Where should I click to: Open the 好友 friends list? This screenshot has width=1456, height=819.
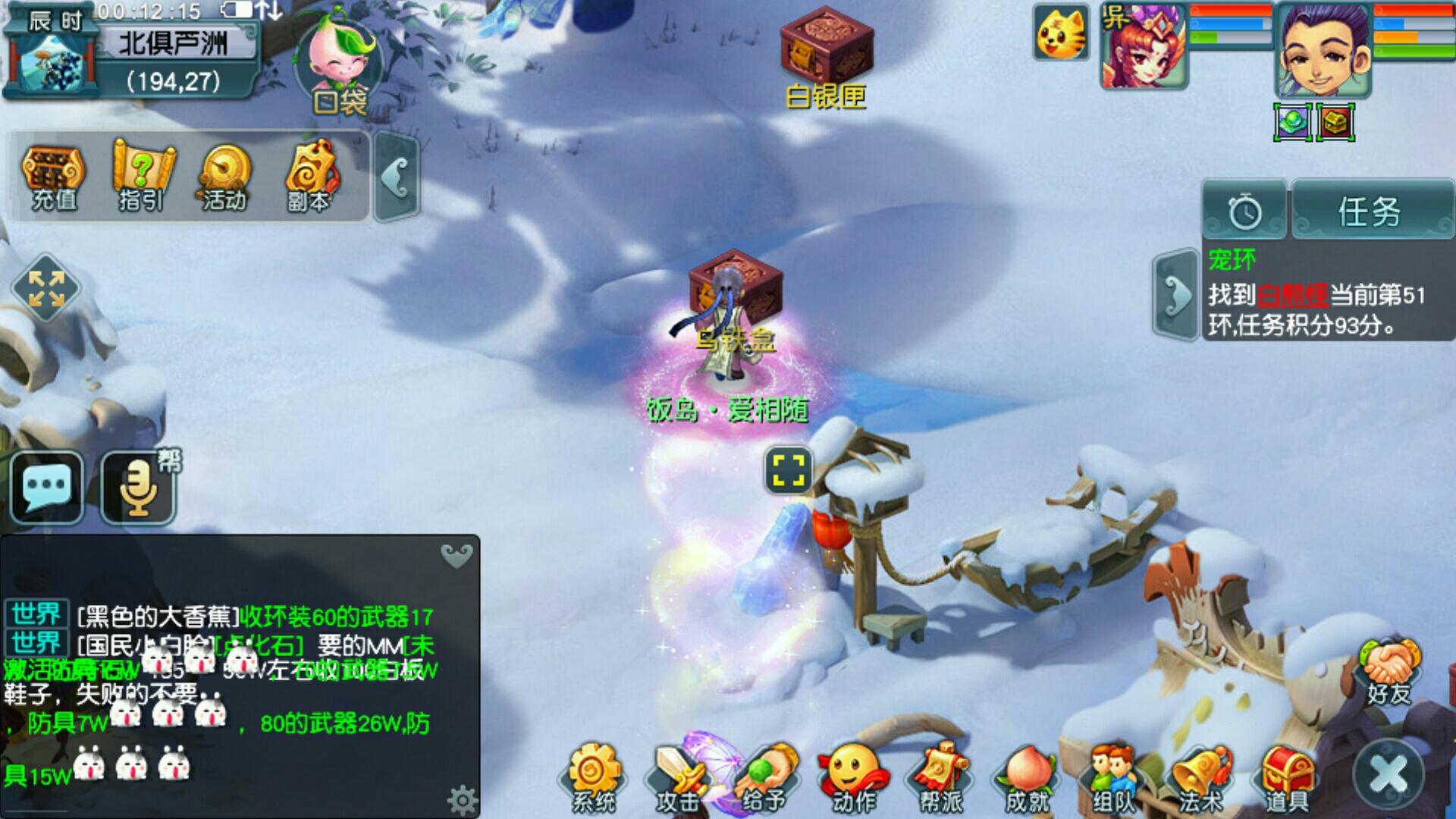[1389, 671]
